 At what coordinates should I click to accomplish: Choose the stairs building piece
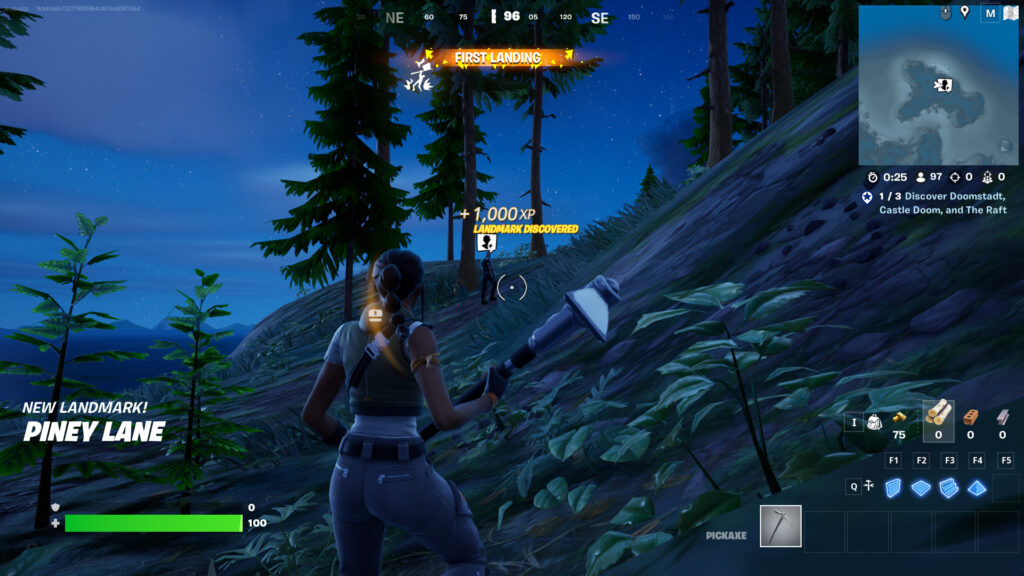coord(949,487)
